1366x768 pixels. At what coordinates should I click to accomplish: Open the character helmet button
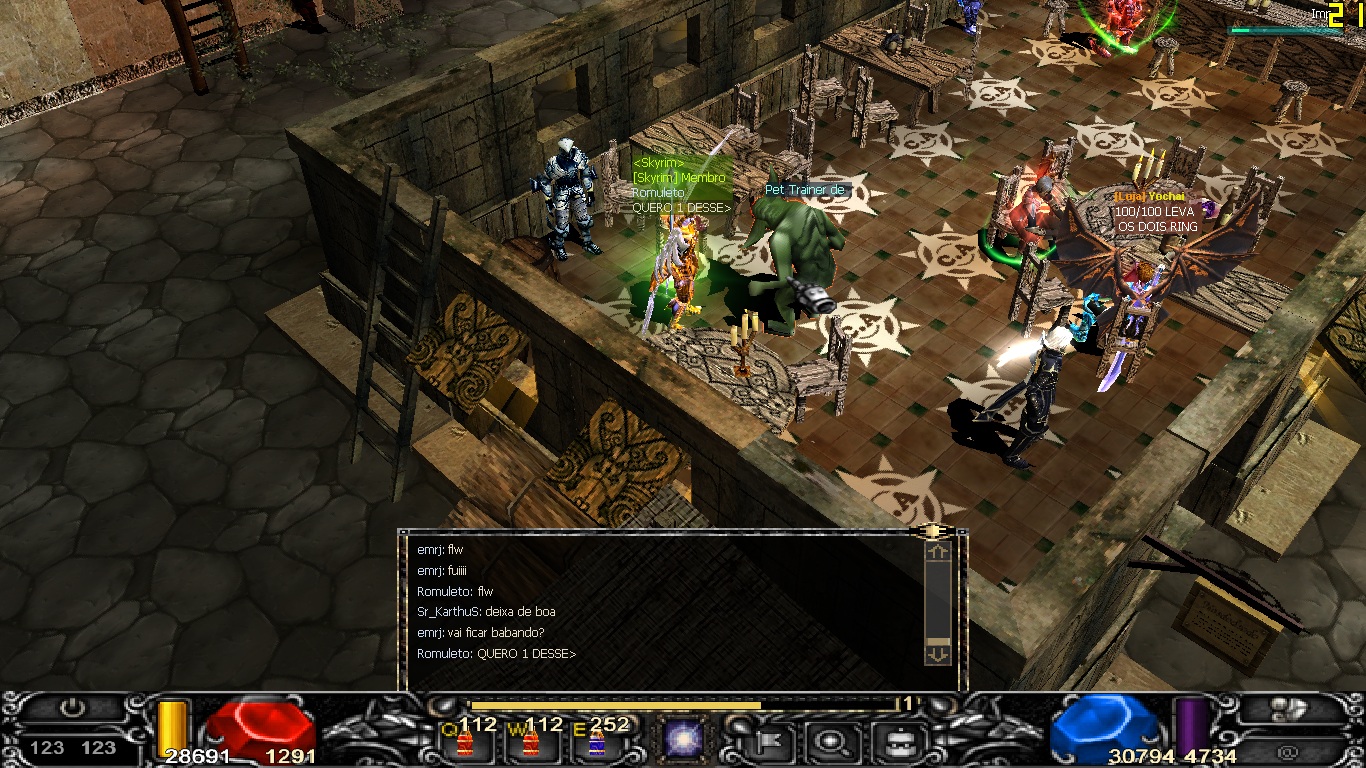tap(895, 741)
